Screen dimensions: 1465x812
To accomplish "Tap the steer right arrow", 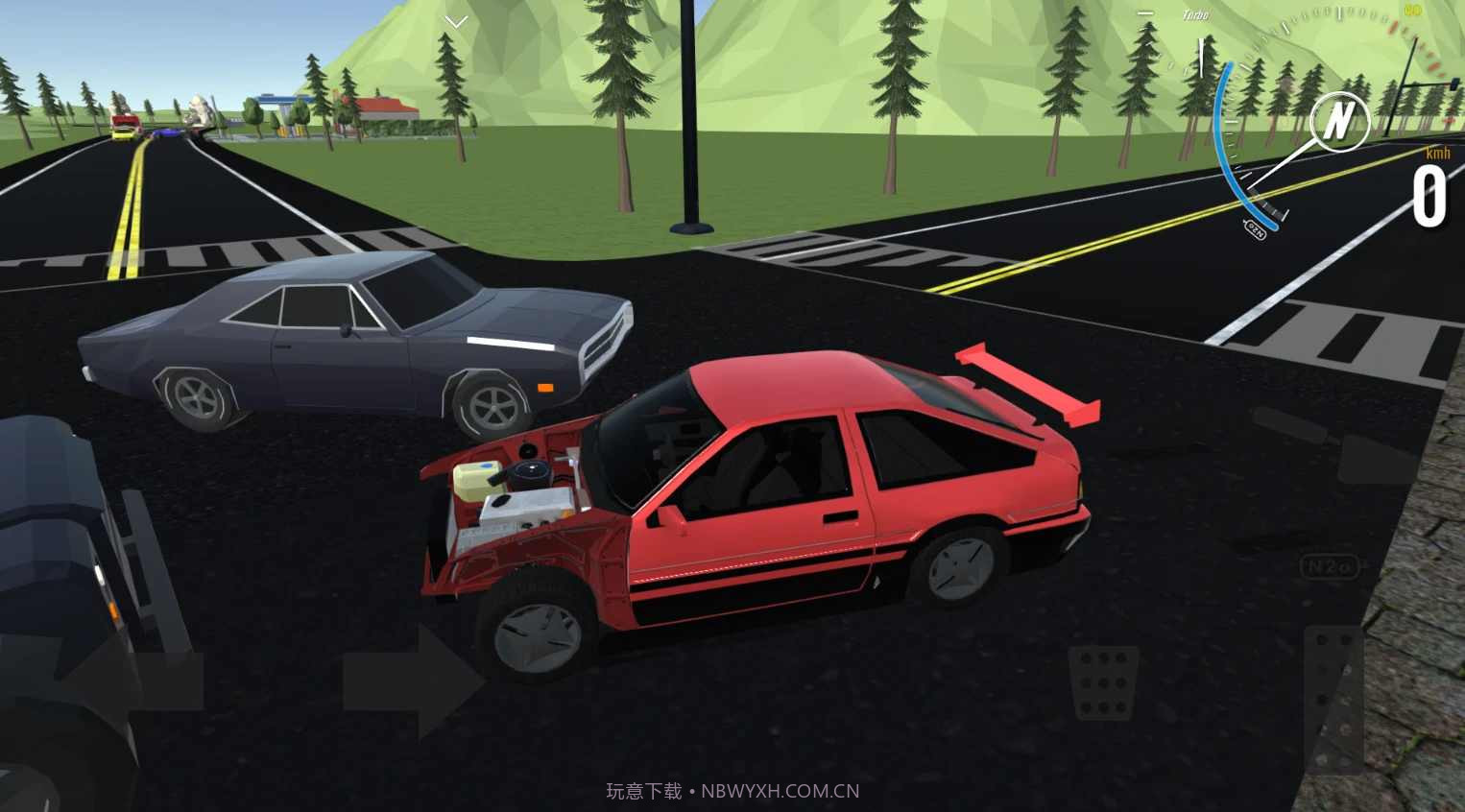I will 415,681.
